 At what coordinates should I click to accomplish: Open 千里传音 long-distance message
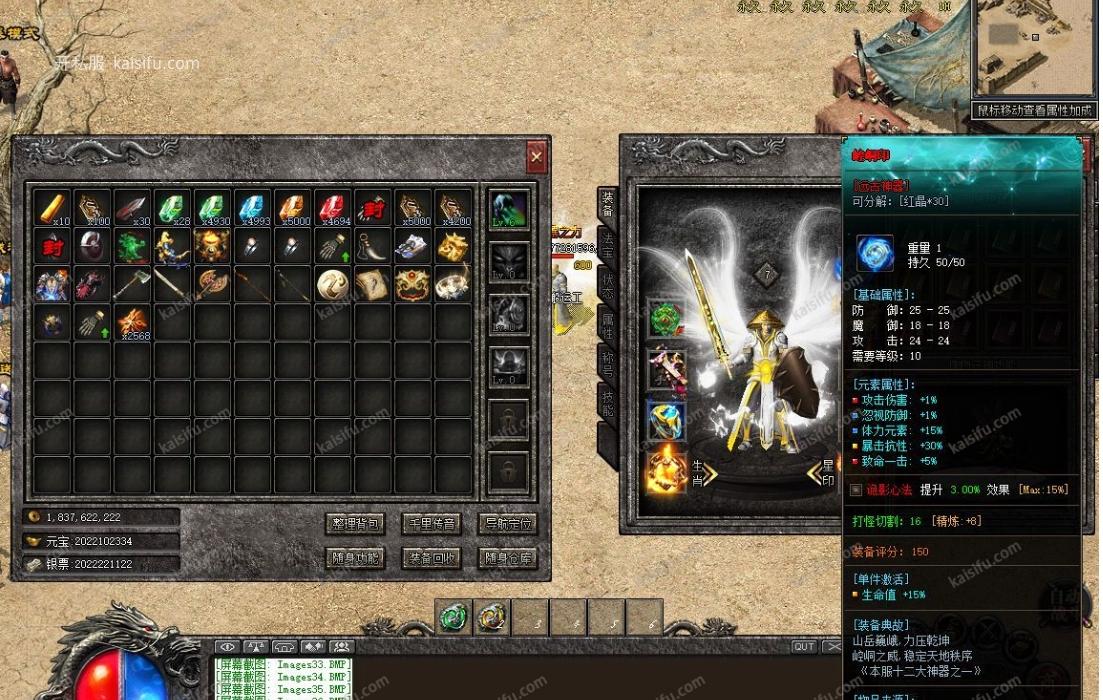click(x=431, y=524)
